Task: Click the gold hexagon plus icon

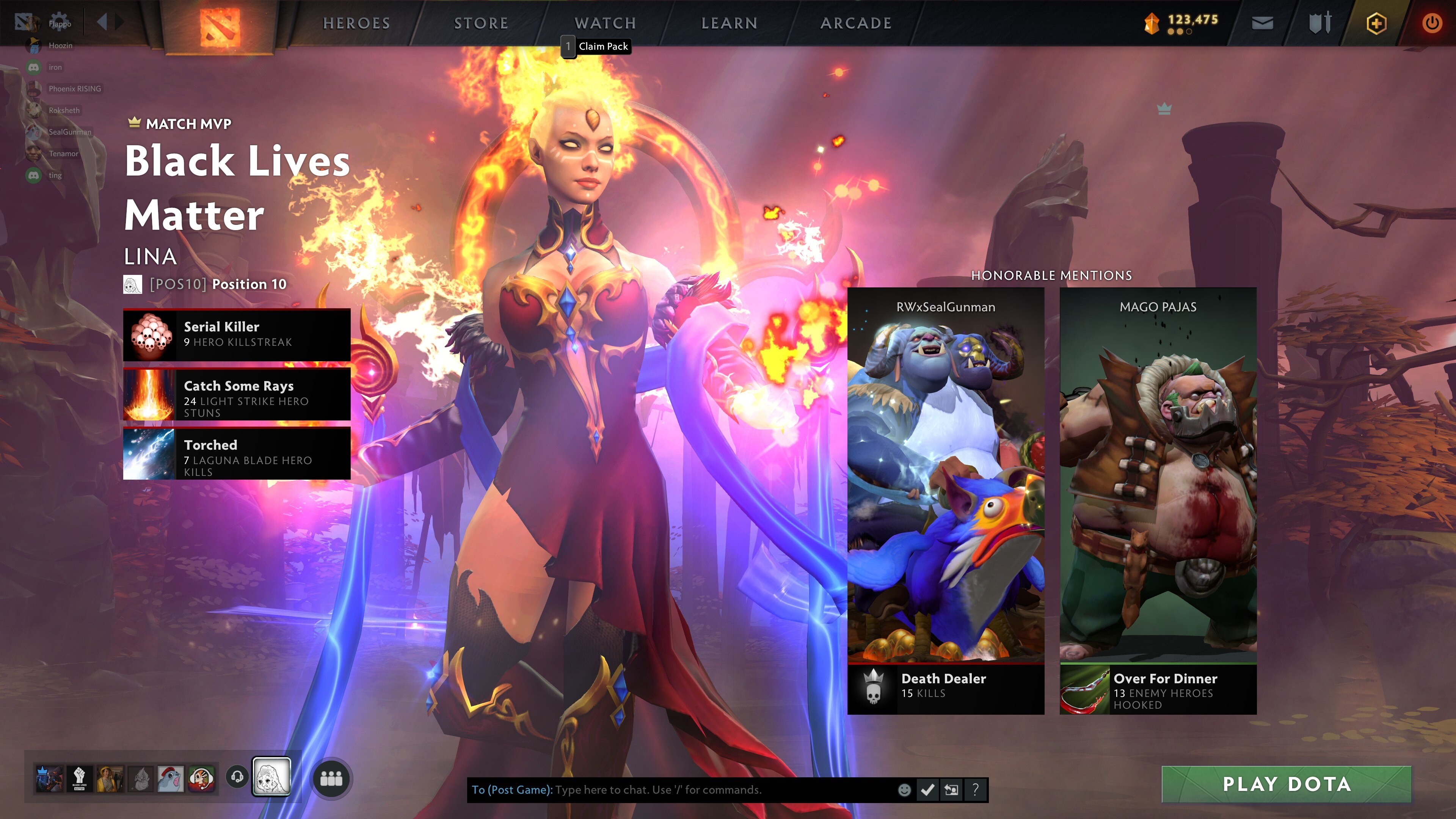Action: [1376, 24]
